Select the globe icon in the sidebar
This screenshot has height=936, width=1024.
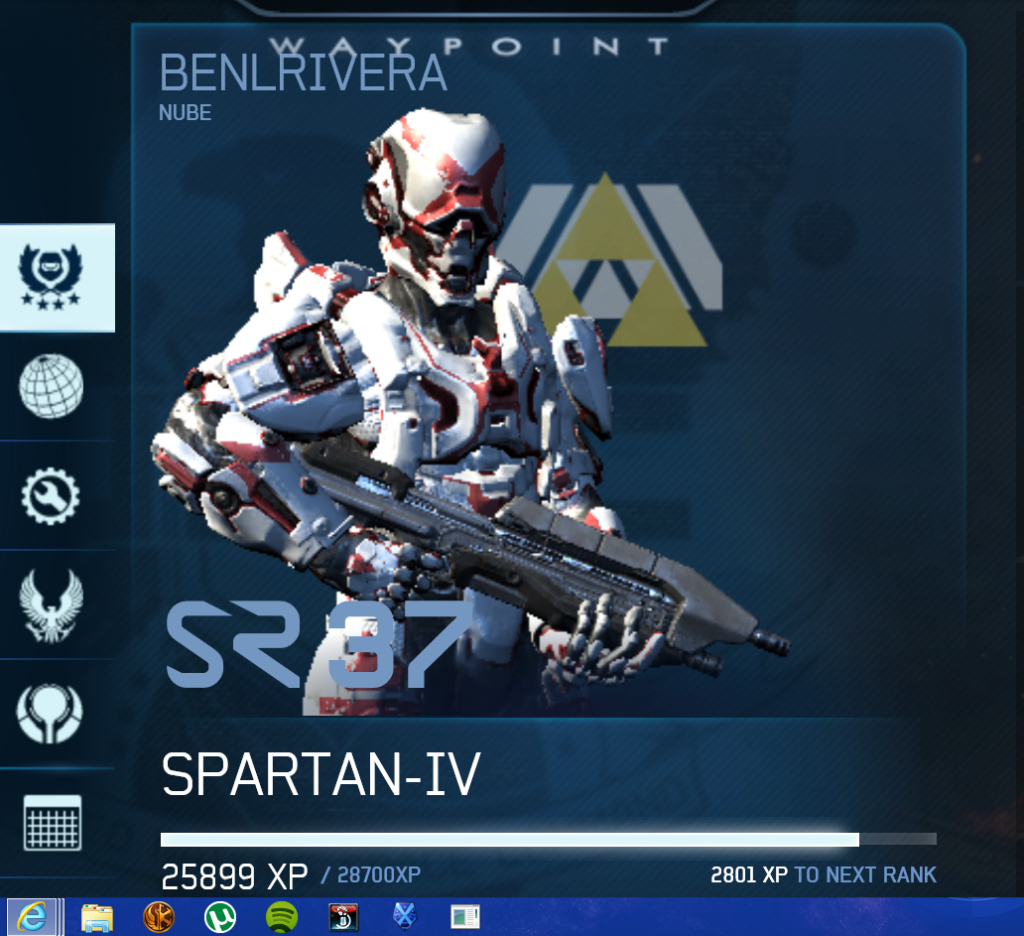pyautogui.click(x=51, y=386)
